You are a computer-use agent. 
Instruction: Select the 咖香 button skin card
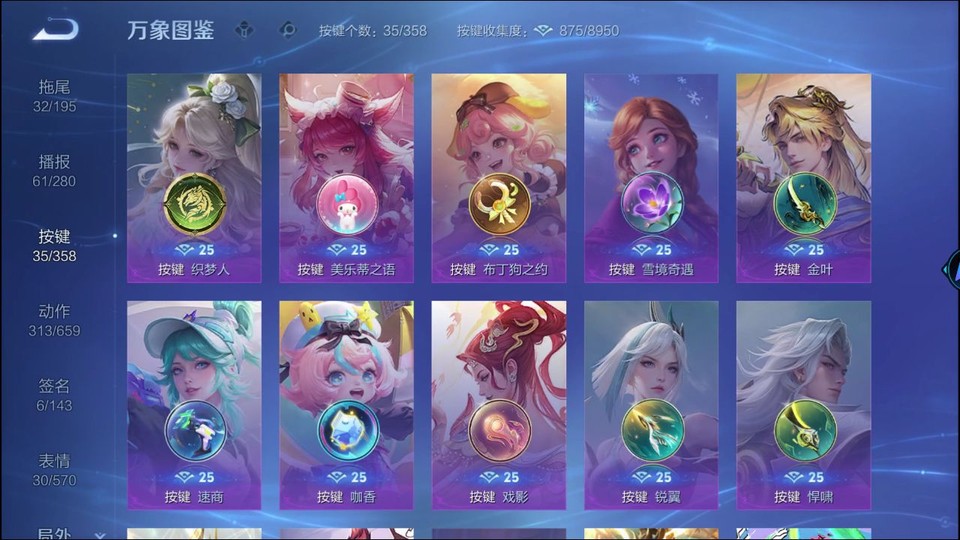click(x=346, y=405)
